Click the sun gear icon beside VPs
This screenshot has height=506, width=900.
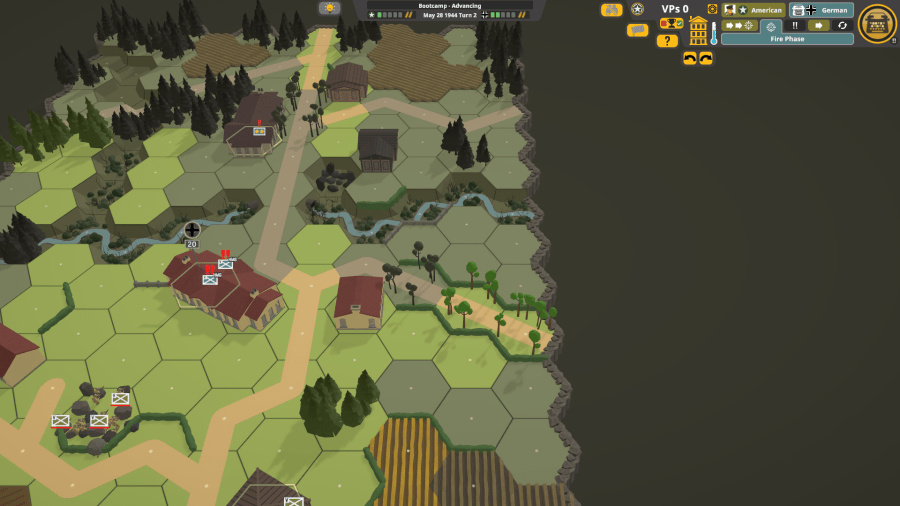tap(712, 10)
